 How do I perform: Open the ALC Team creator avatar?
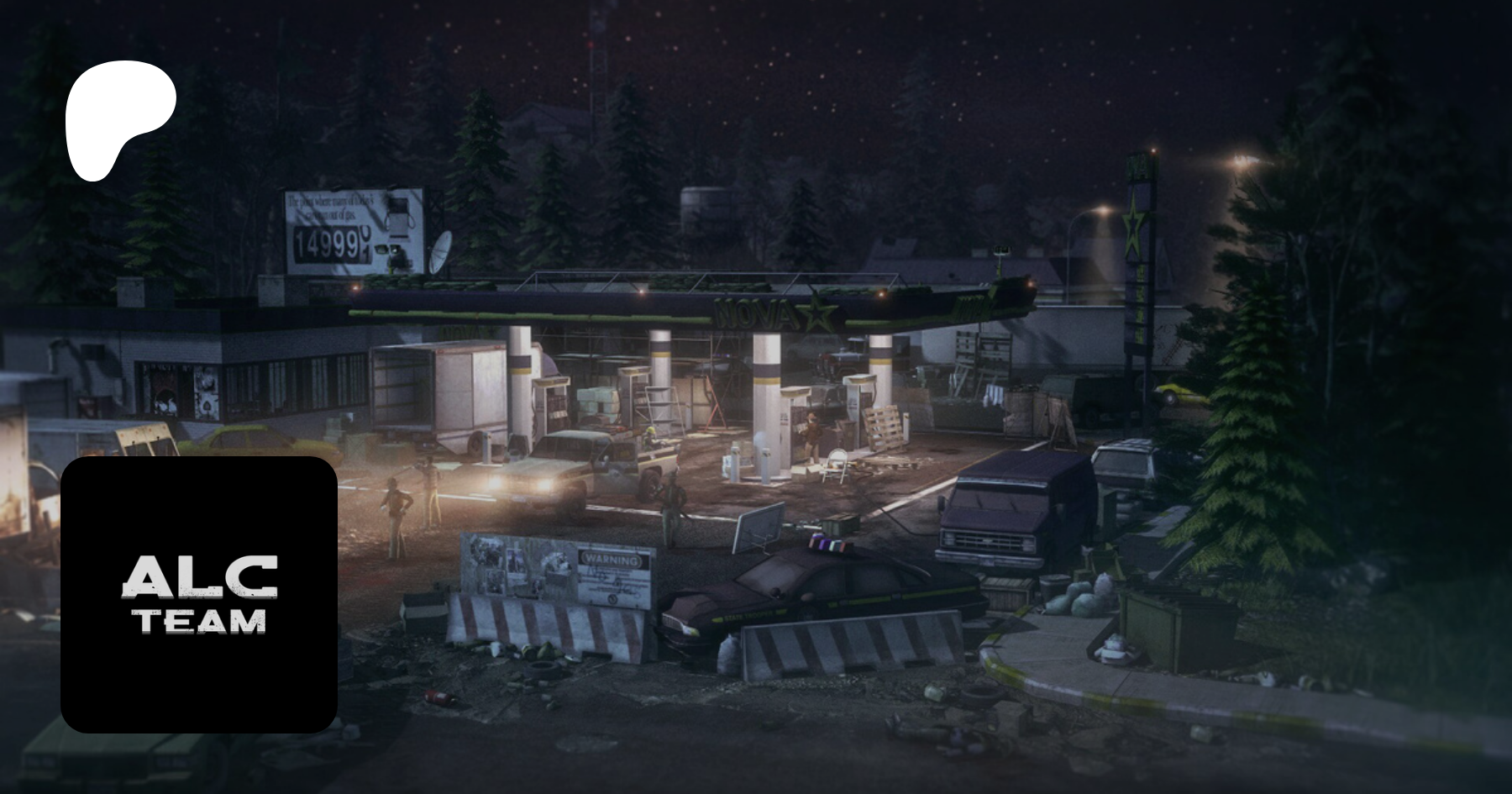199,594
